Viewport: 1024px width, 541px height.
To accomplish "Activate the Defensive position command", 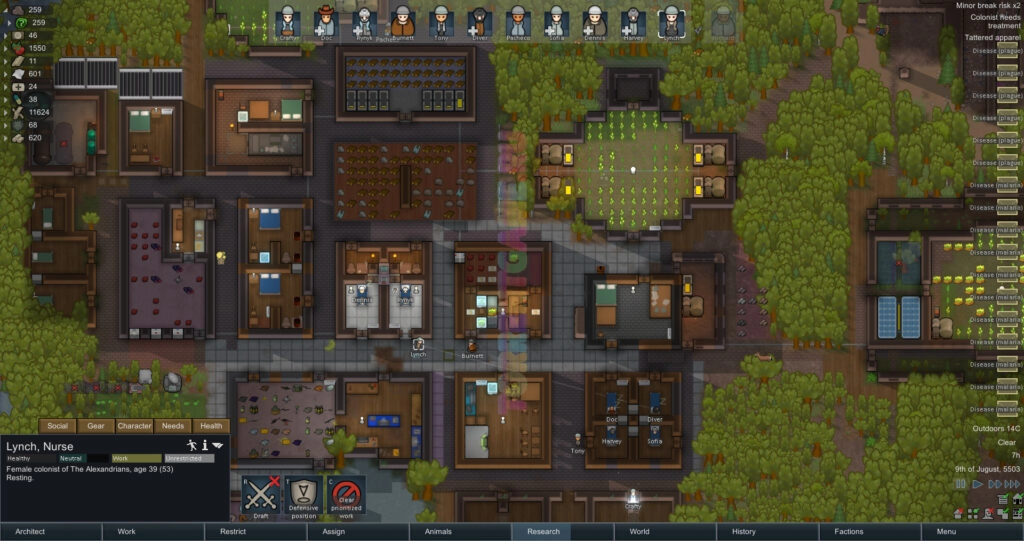I will (x=303, y=497).
